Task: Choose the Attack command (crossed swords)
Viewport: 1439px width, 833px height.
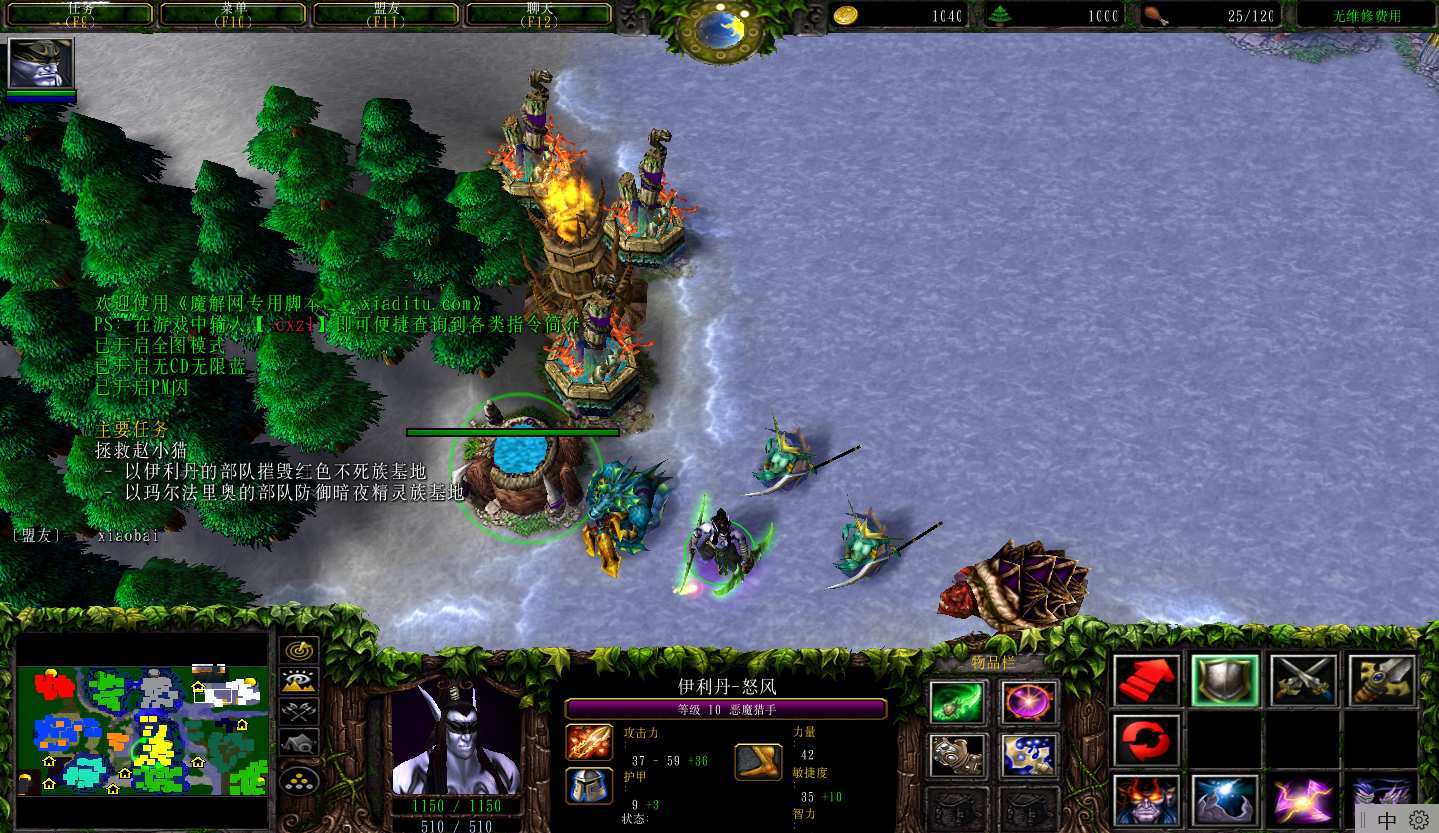Action: coord(1303,680)
